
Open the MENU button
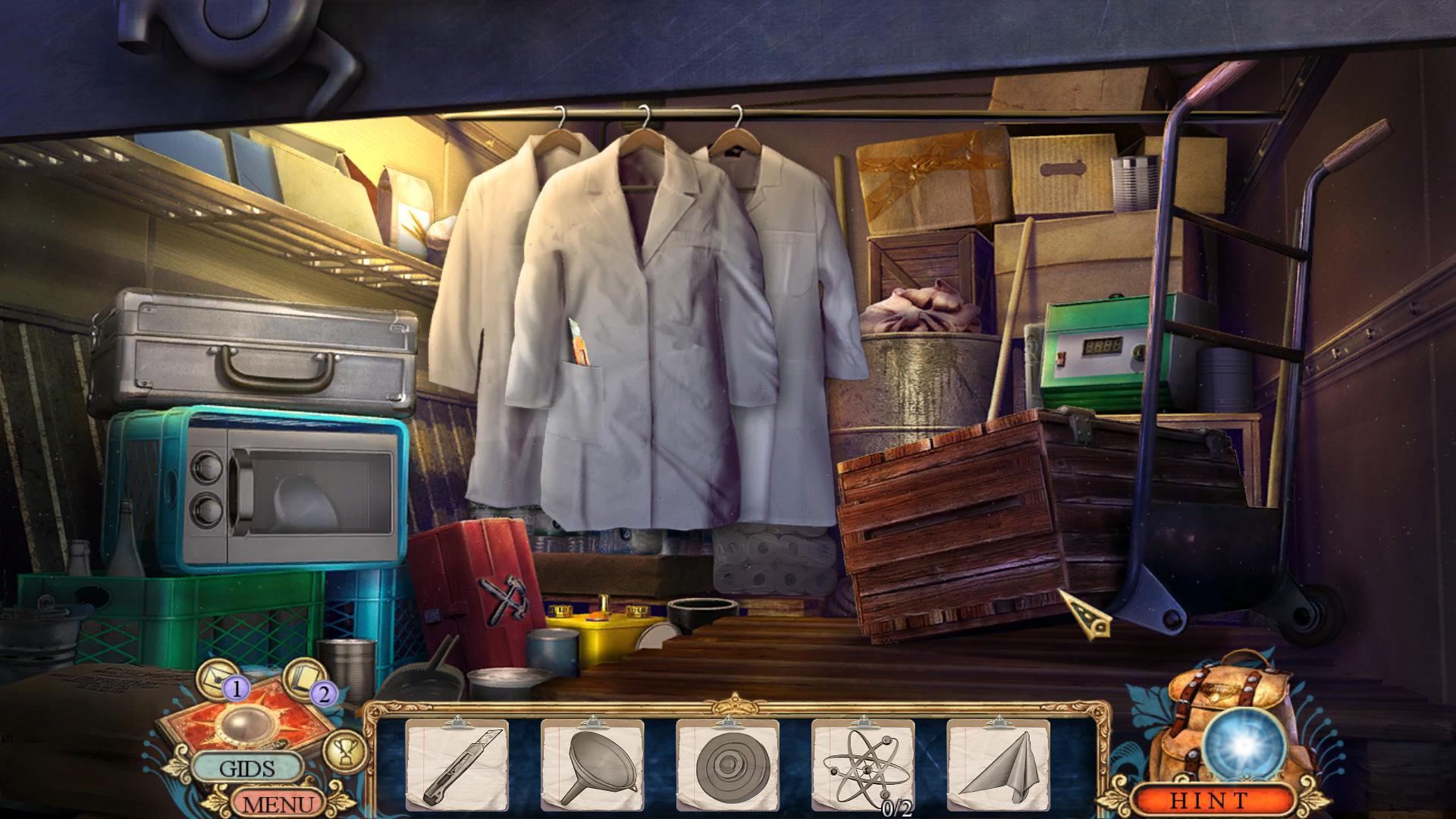pos(275,802)
